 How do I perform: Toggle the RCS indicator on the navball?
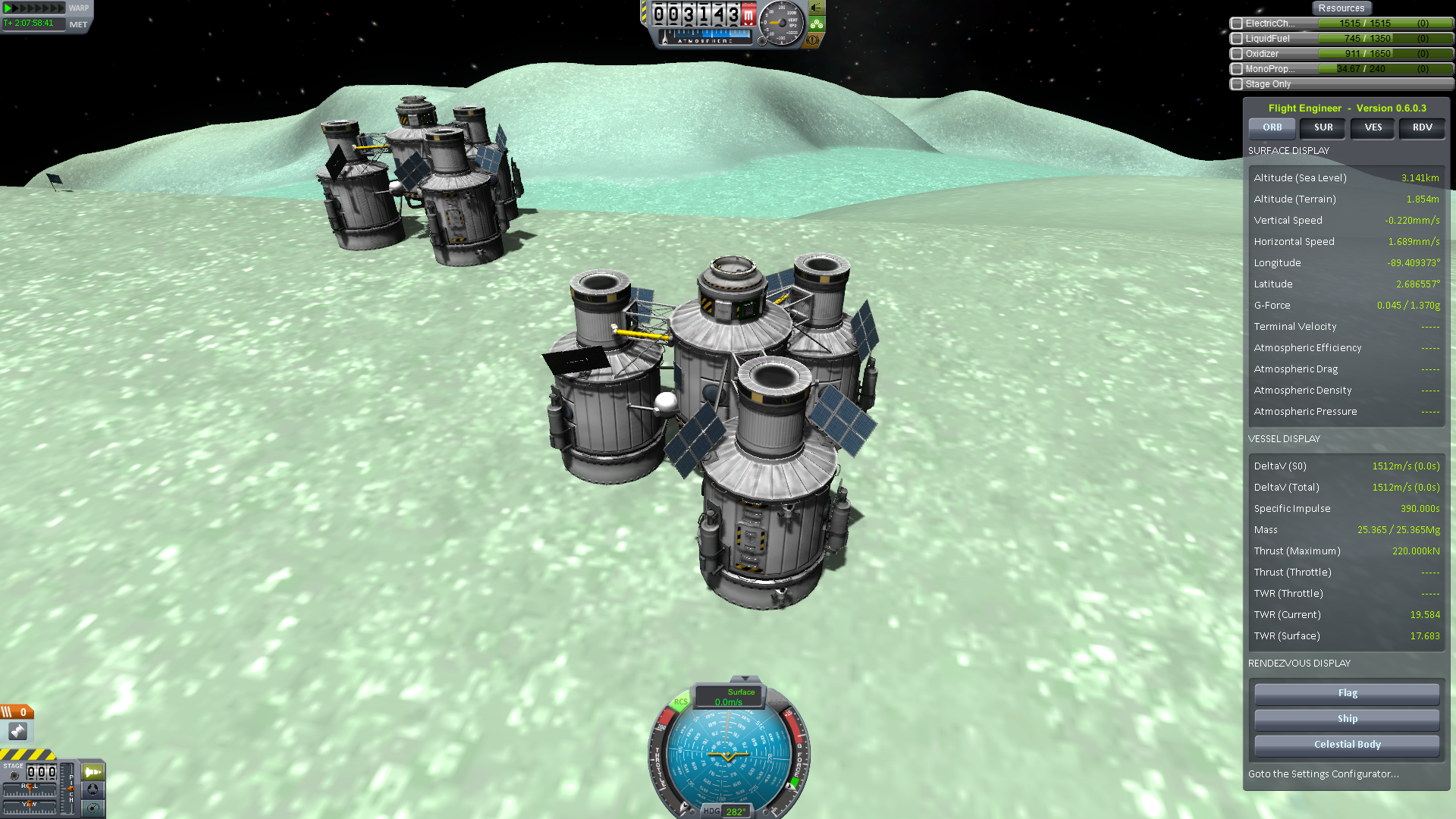tap(680, 702)
